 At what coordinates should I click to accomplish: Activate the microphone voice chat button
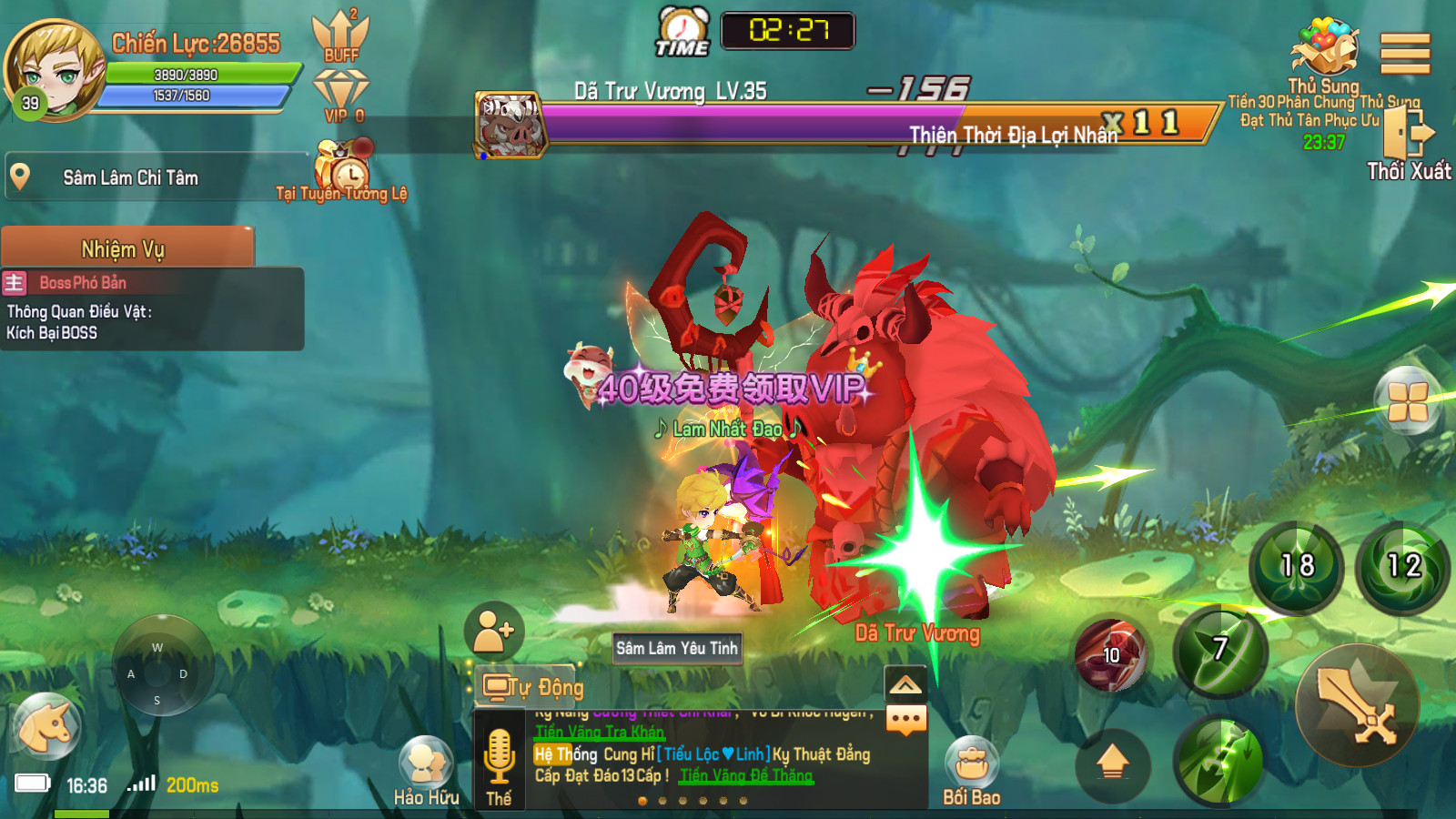tap(499, 761)
